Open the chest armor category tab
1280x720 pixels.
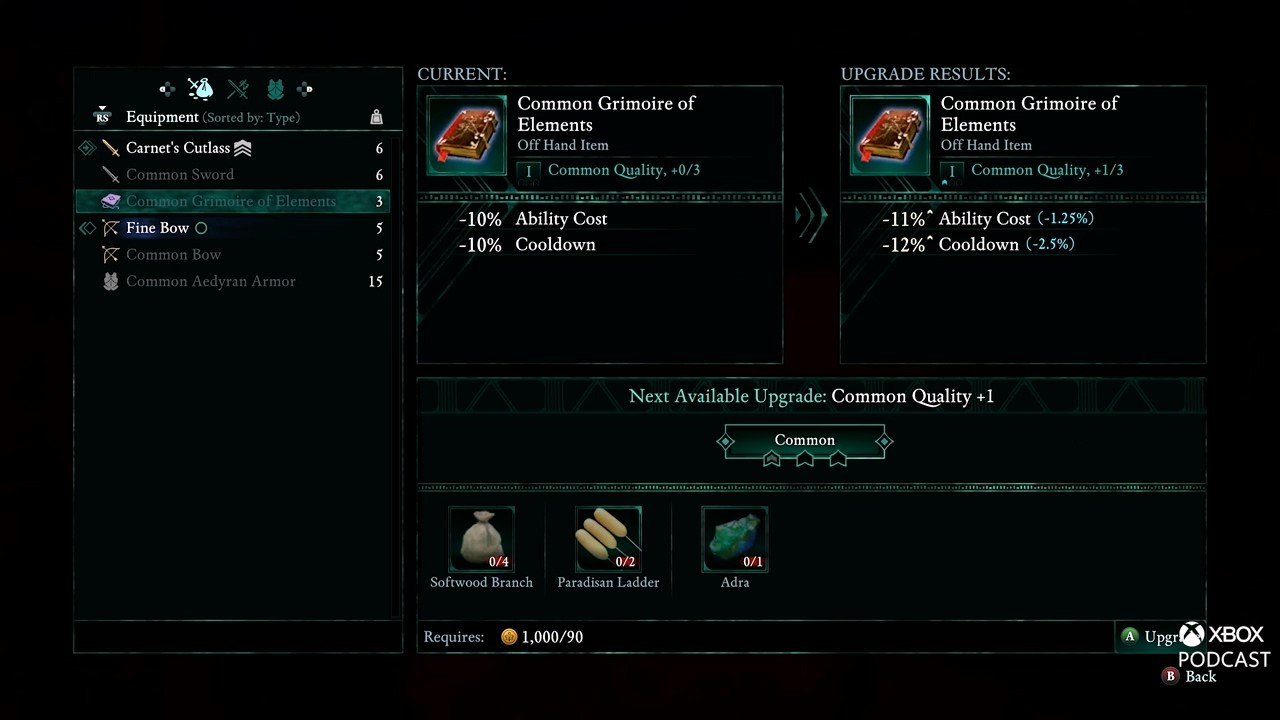click(x=275, y=89)
